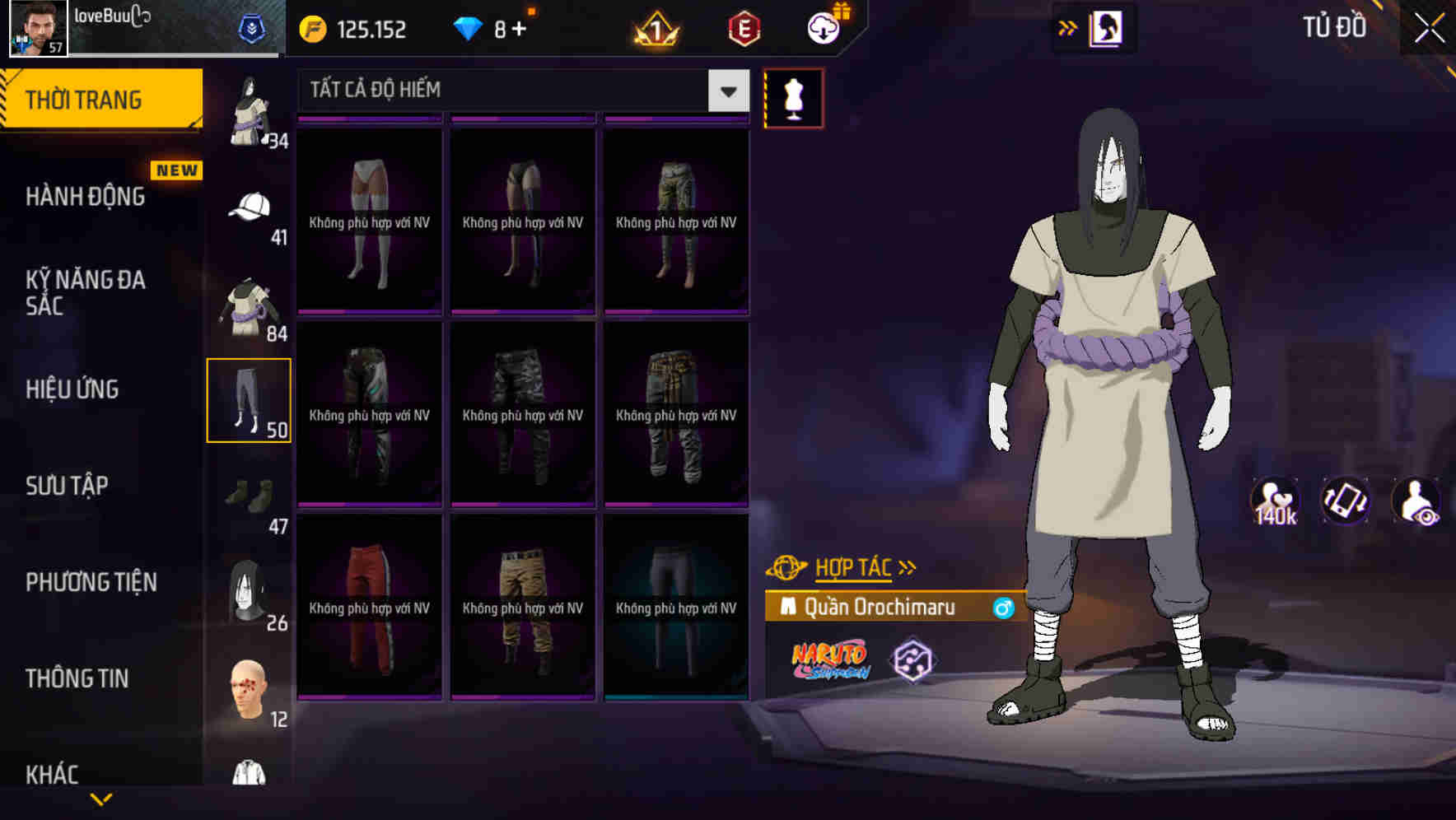Switch to the HÀNH ĐỘNG tab

[x=86, y=197]
